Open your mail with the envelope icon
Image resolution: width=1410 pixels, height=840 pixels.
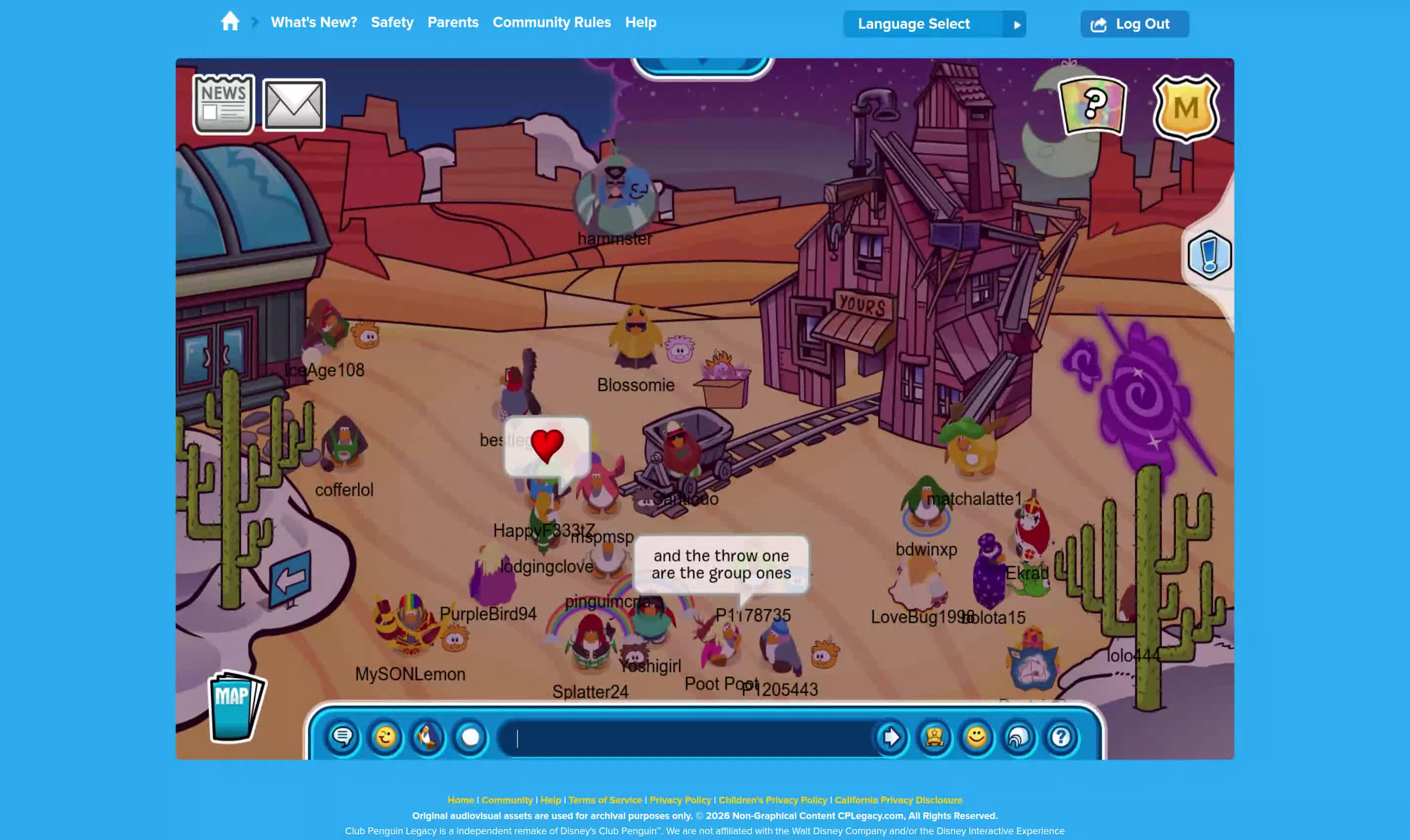click(x=293, y=104)
